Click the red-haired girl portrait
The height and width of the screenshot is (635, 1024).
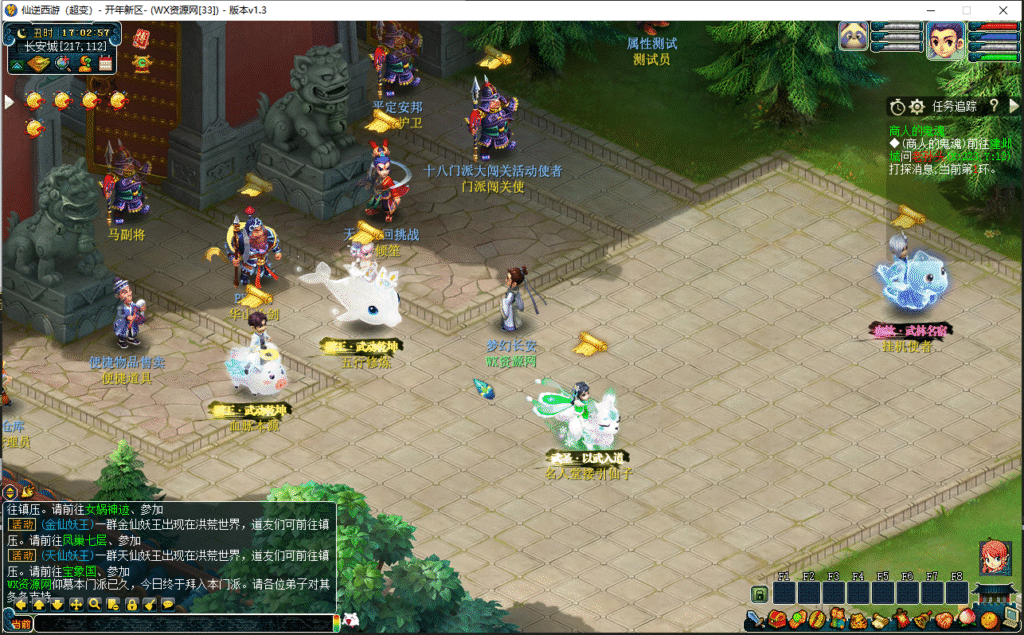995,557
